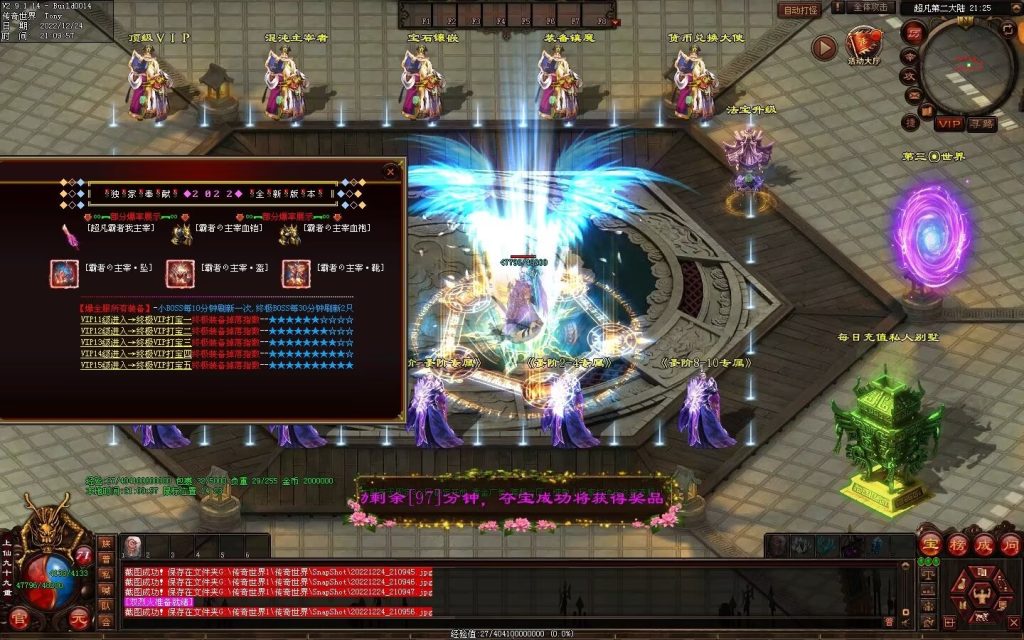Open the character figure in the hexagon menu
The image size is (1024, 640).
tap(981, 598)
